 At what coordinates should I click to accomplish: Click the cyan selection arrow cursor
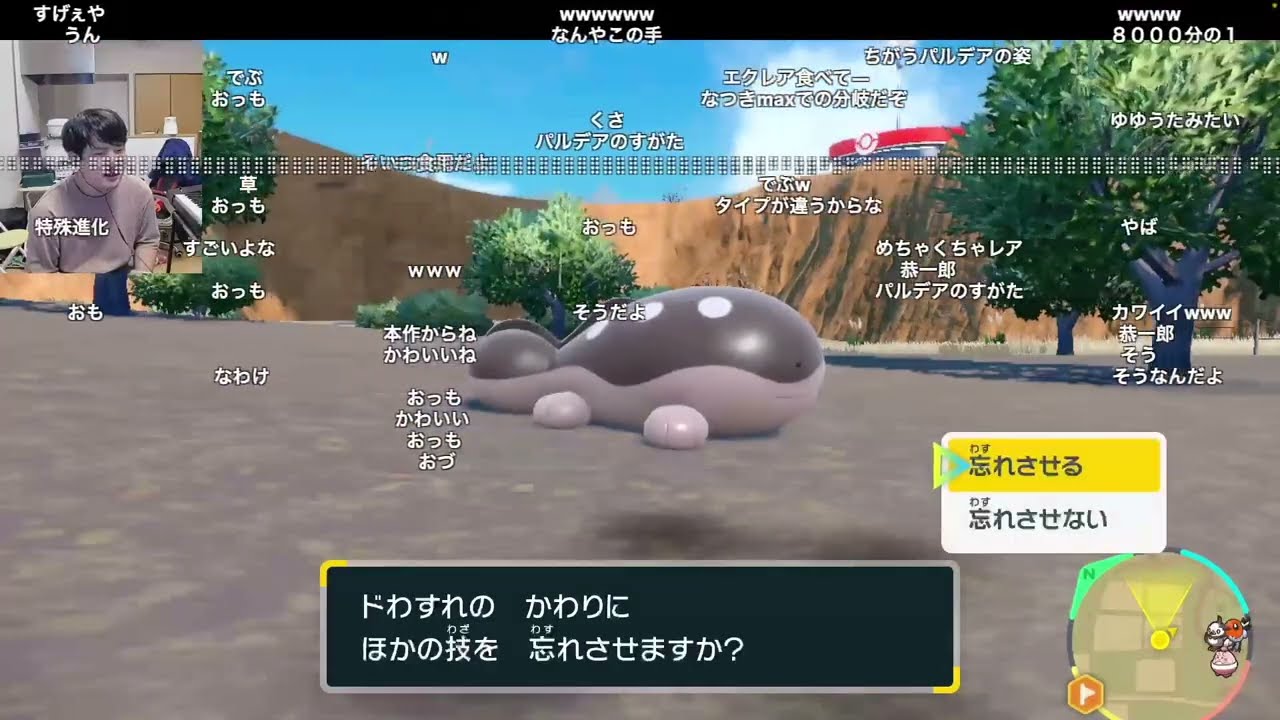coord(948,464)
